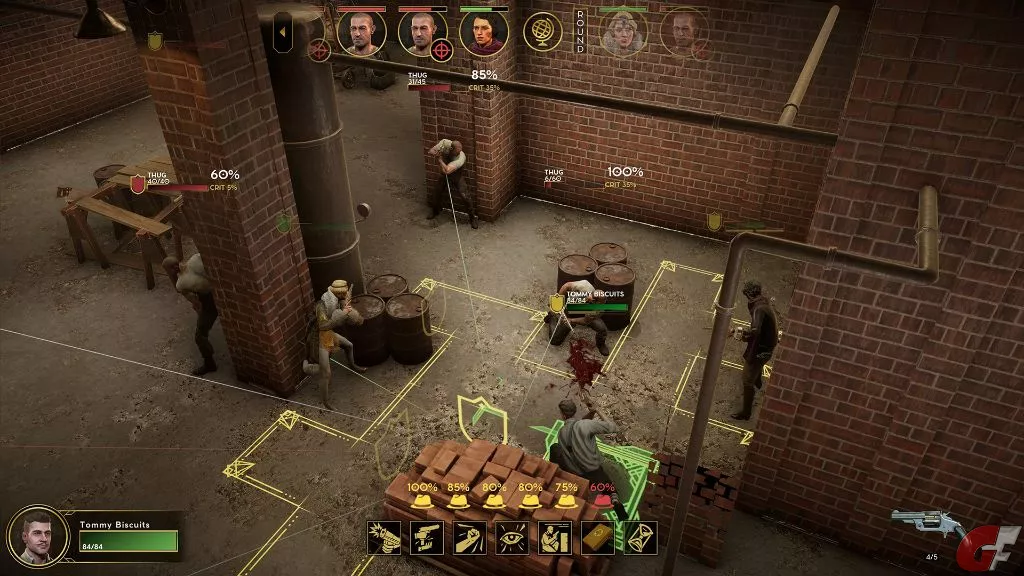Image resolution: width=1024 pixels, height=576 pixels.
Task: Choose the take cover crouch action
Action: 556,538
